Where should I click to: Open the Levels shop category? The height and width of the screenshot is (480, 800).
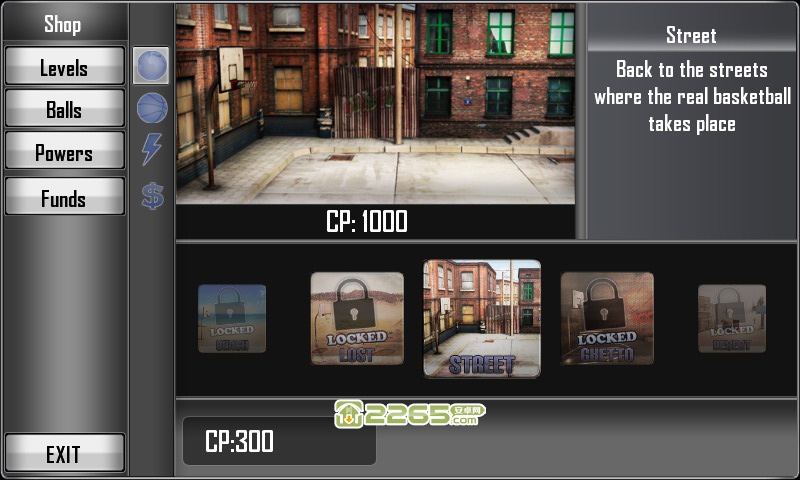(x=64, y=67)
